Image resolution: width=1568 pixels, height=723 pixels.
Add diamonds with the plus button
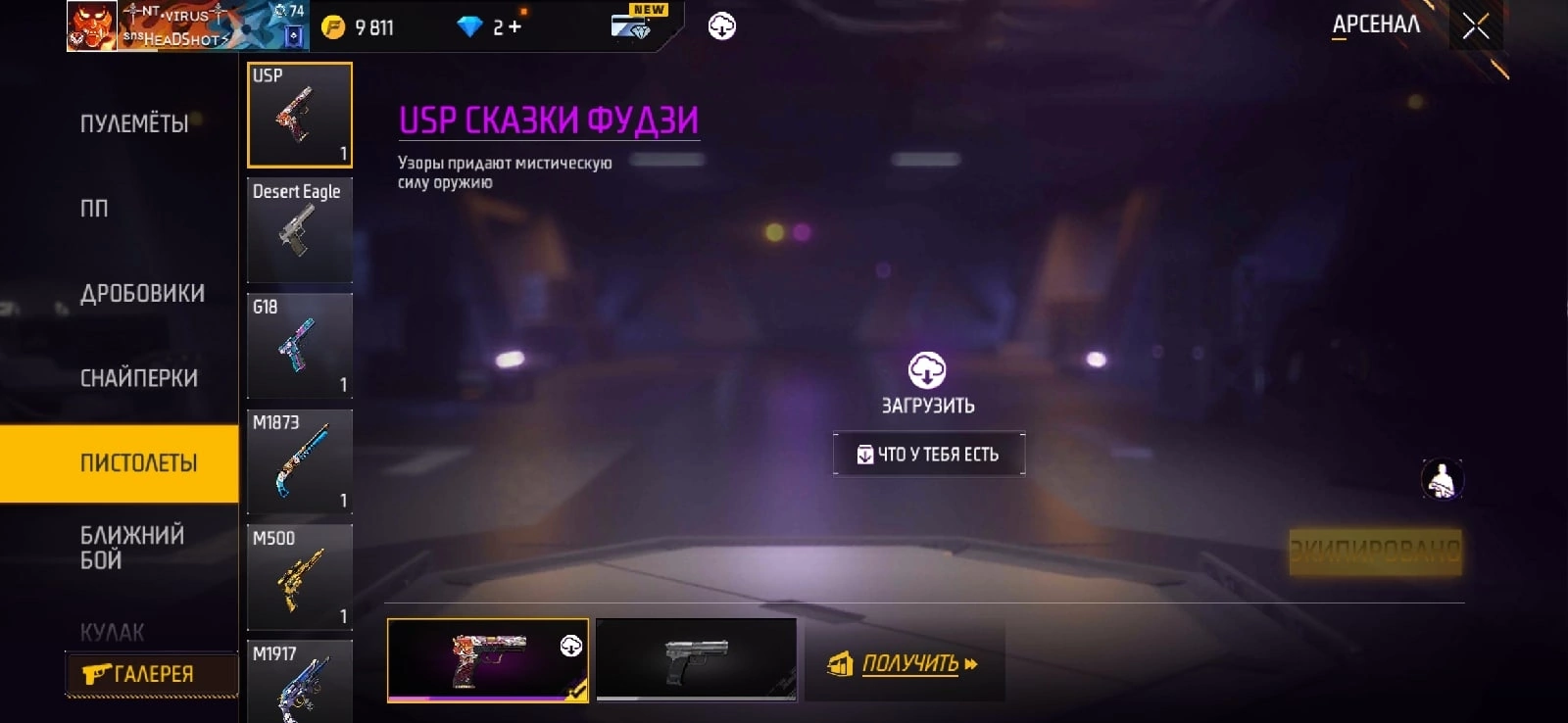514,27
